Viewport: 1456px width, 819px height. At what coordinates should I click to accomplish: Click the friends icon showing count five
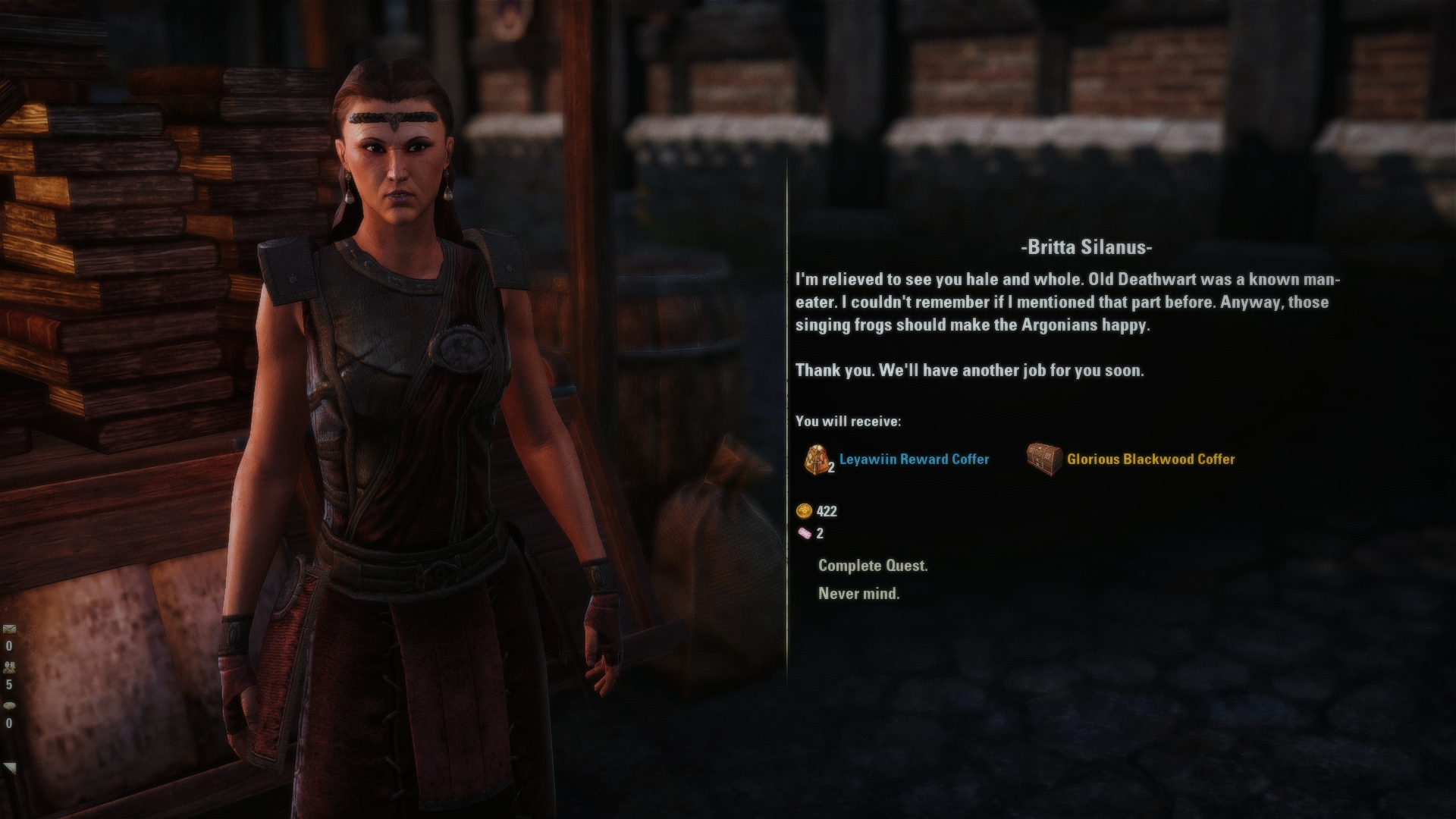coord(8,683)
